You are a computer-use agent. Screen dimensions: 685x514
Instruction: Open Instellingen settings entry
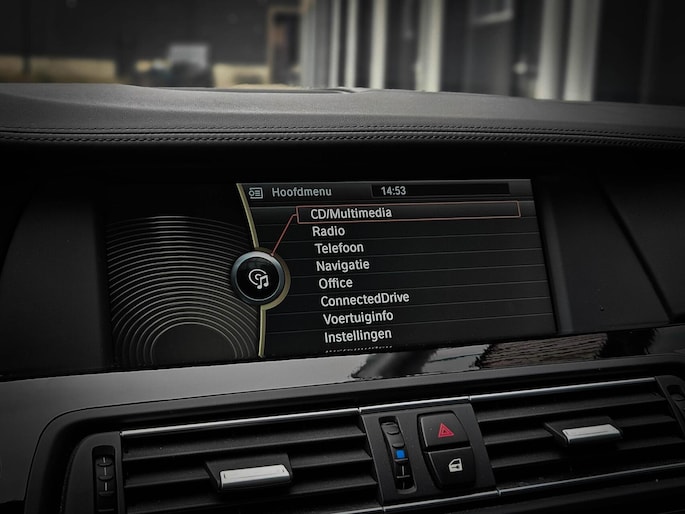click(357, 336)
